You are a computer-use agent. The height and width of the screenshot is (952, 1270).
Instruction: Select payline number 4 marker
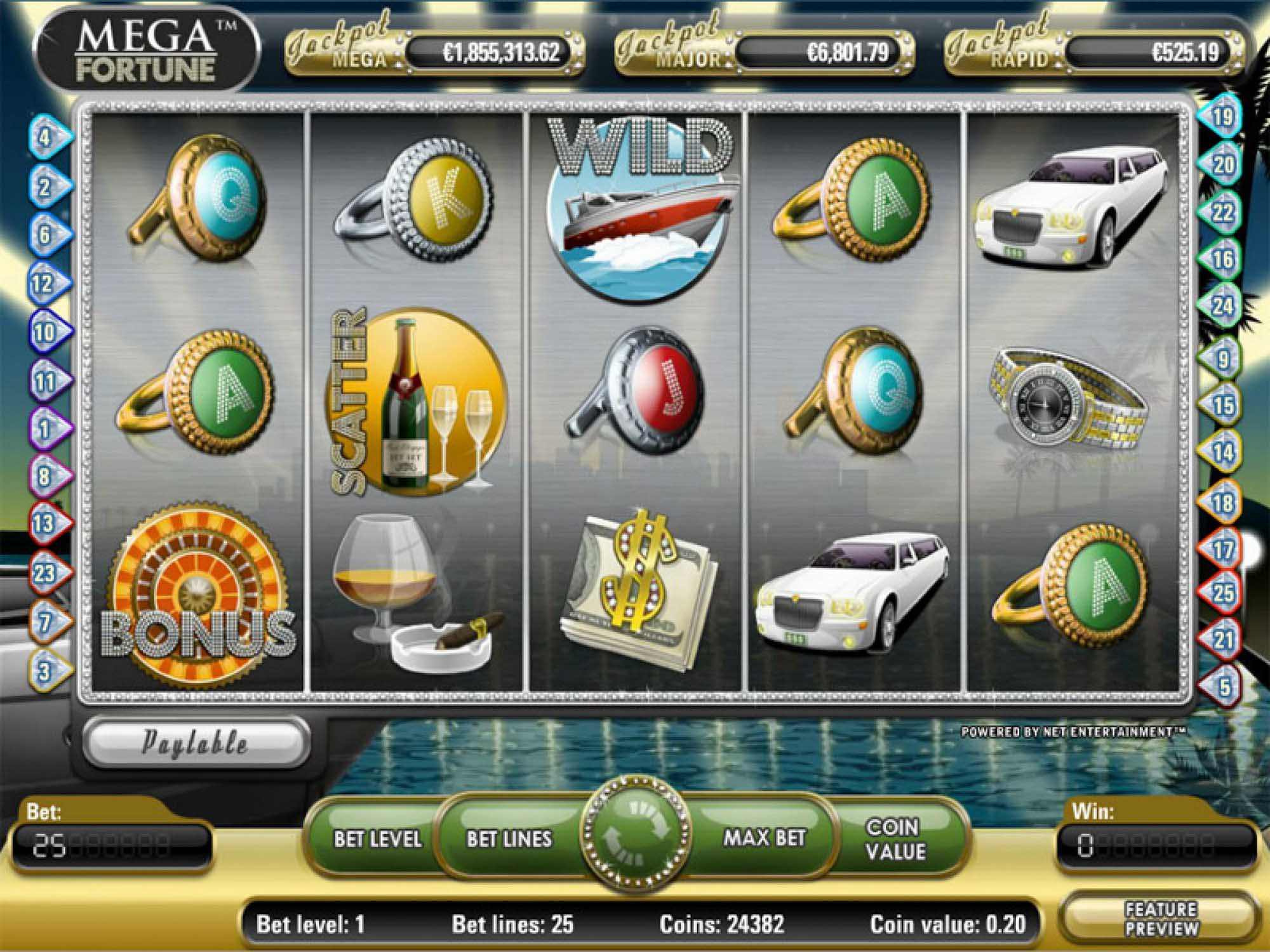[x=46, y=137]
